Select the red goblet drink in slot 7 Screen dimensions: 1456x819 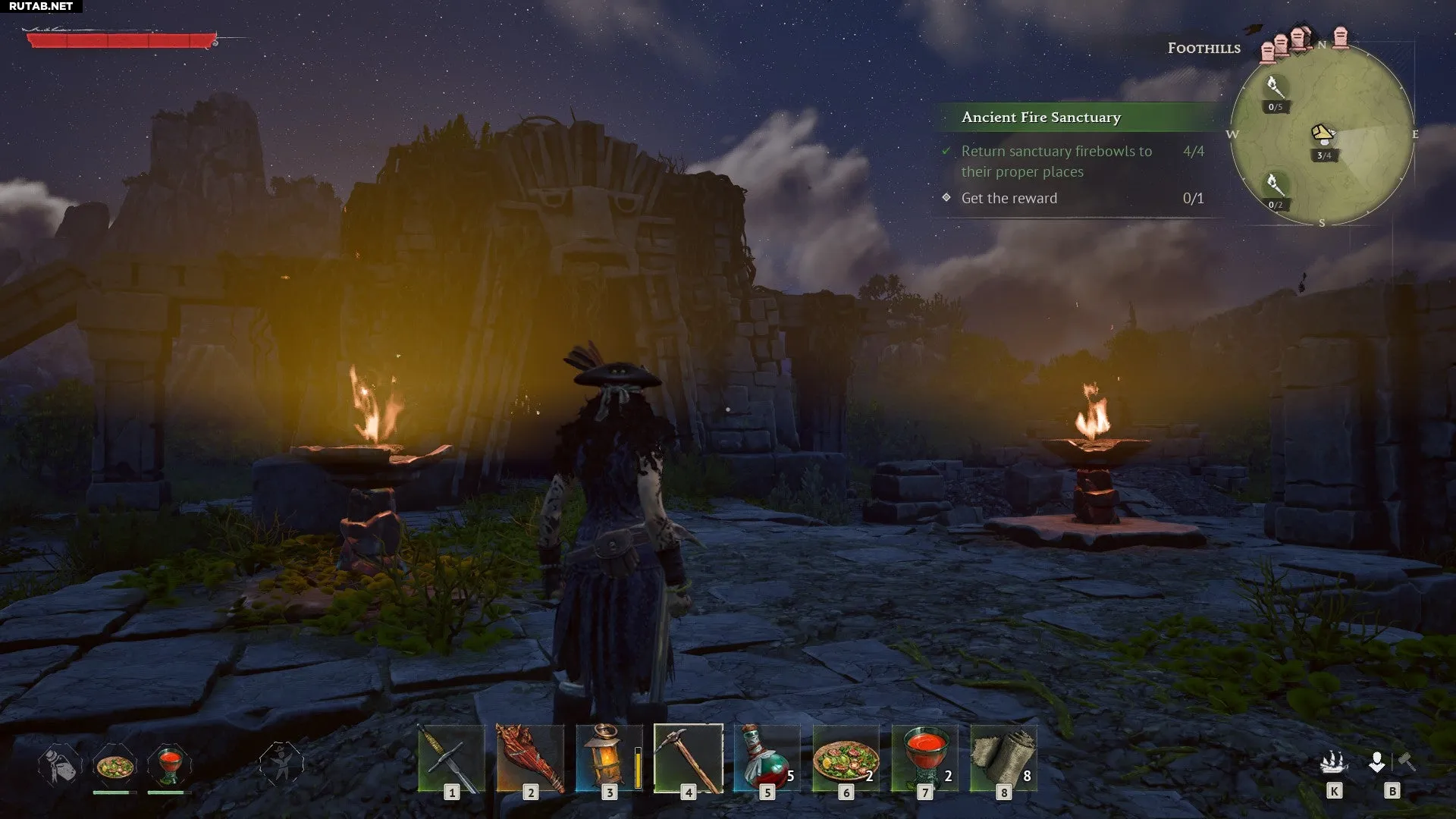click(x=924, y=758)
